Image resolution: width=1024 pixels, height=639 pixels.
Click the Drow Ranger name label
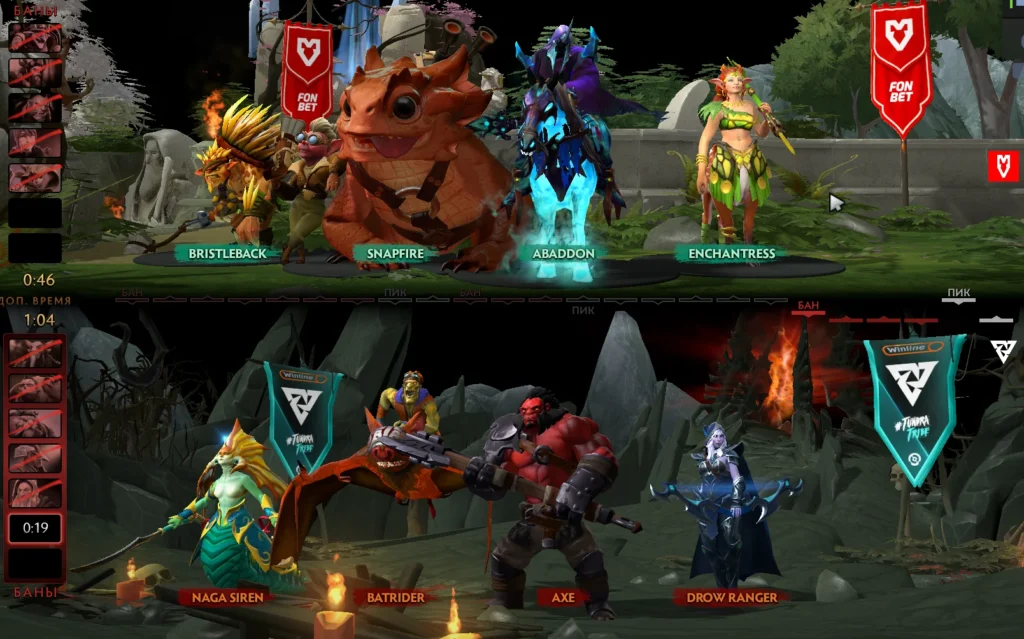point(731,597)
